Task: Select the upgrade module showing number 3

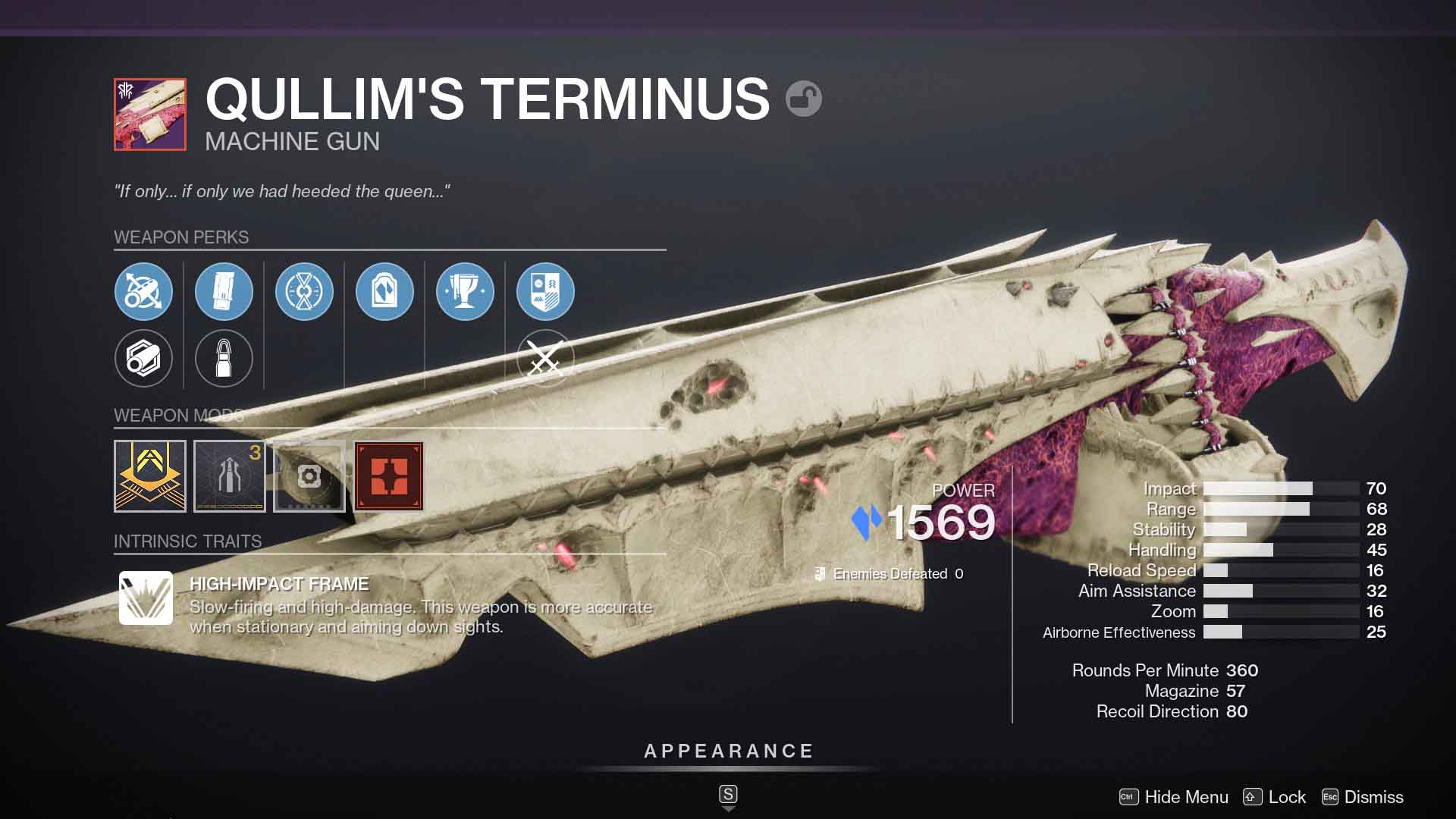Action: pos(230,476)
